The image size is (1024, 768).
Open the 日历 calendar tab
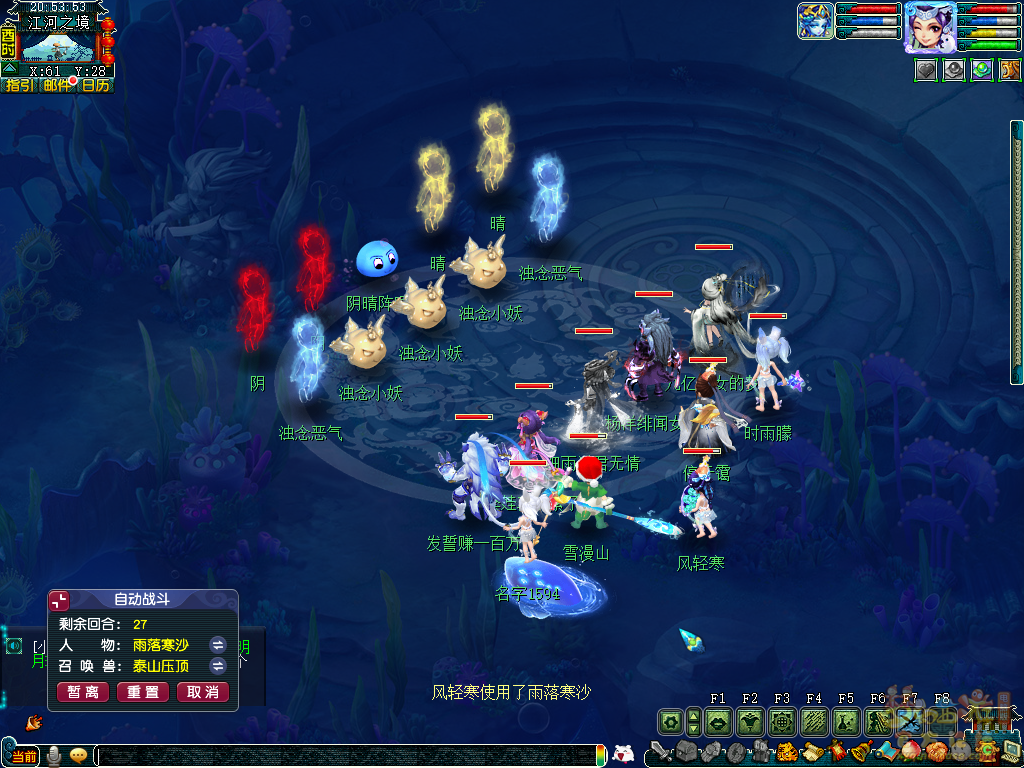pos(95,86)
